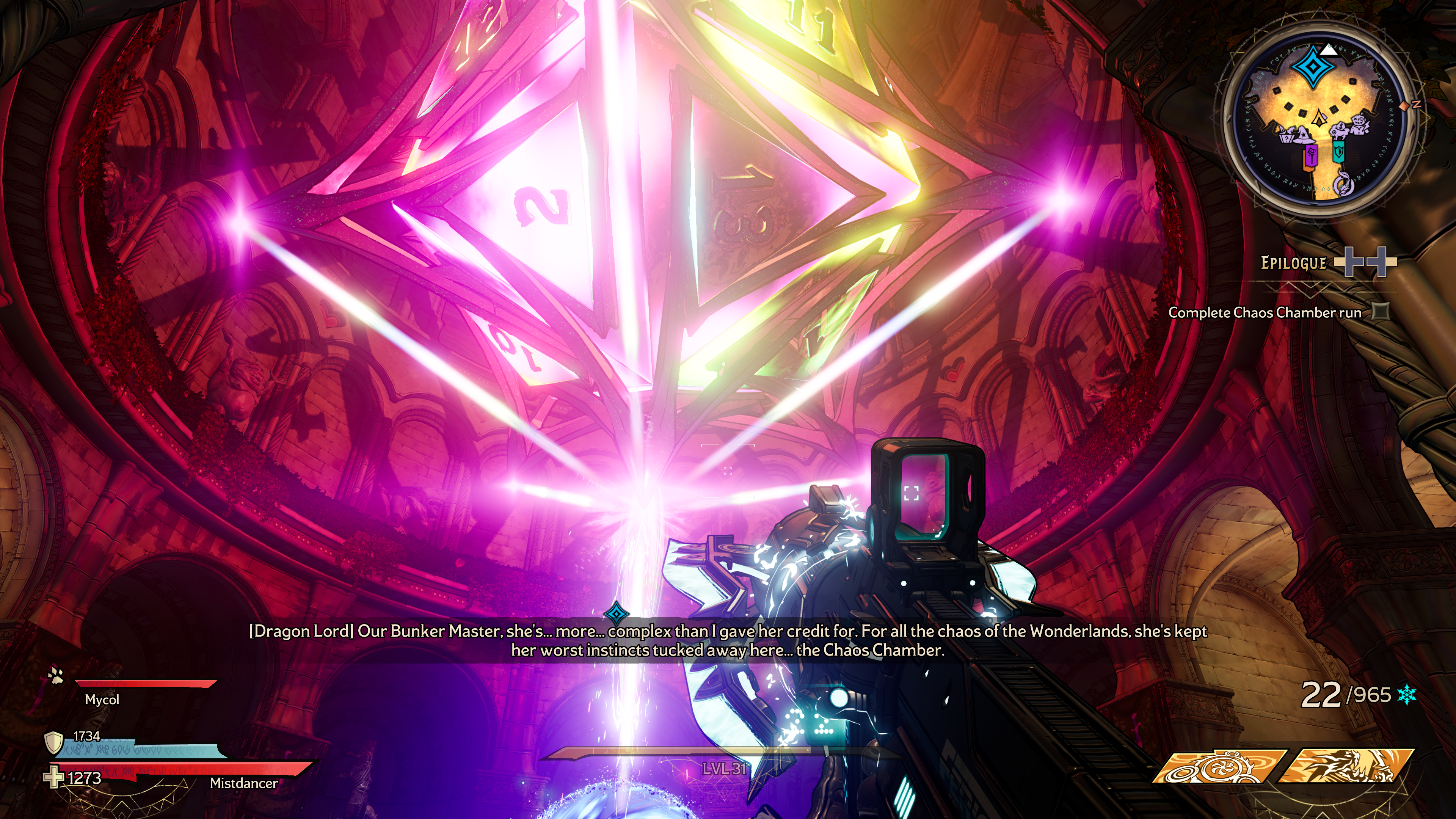This screenshot has height=819, width=1456.
Task: Select the Complete Chaos Chamber run objective
Action: click(x=1265, y=312)
